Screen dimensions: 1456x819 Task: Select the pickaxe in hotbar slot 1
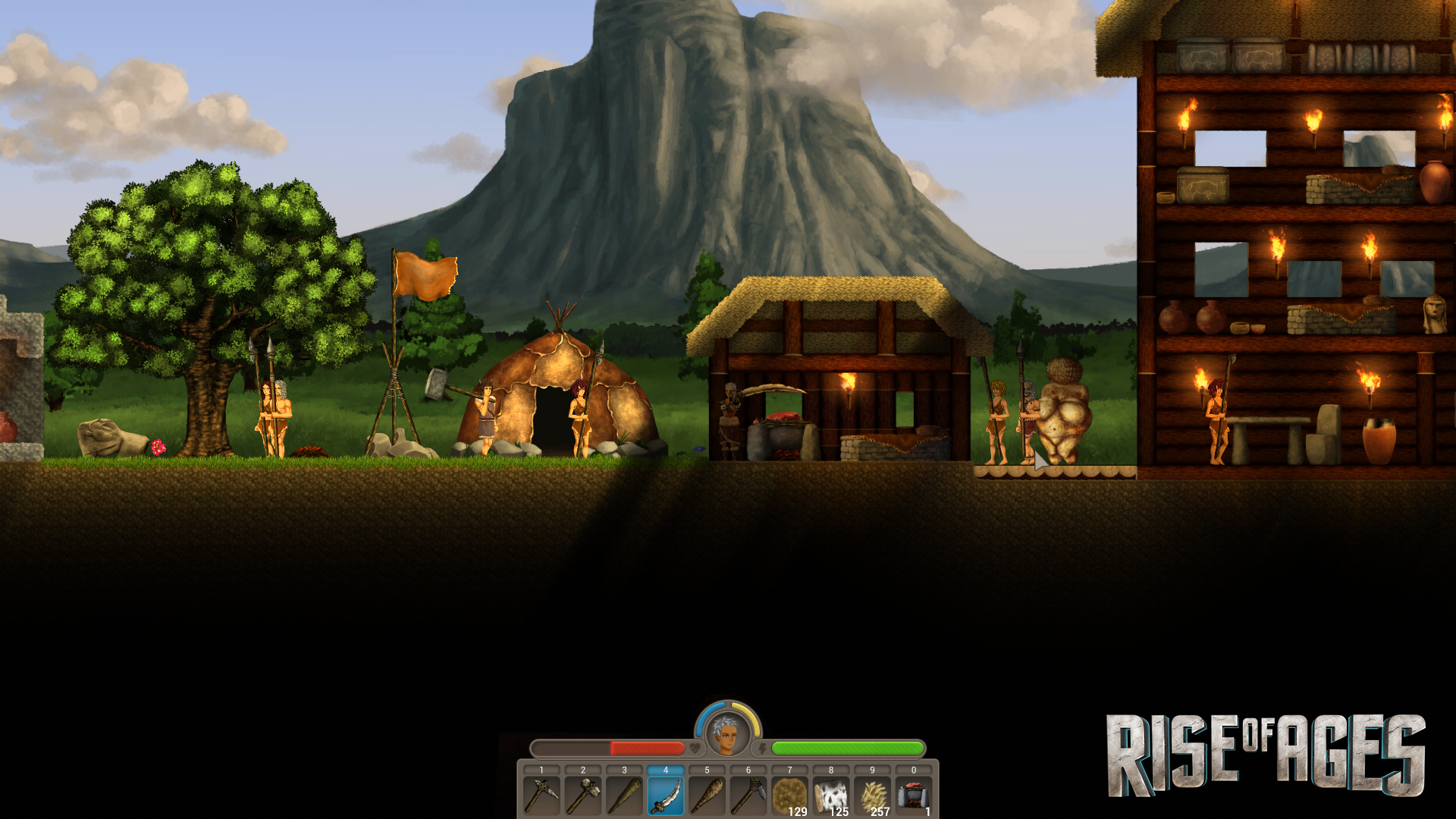(541, 796)
